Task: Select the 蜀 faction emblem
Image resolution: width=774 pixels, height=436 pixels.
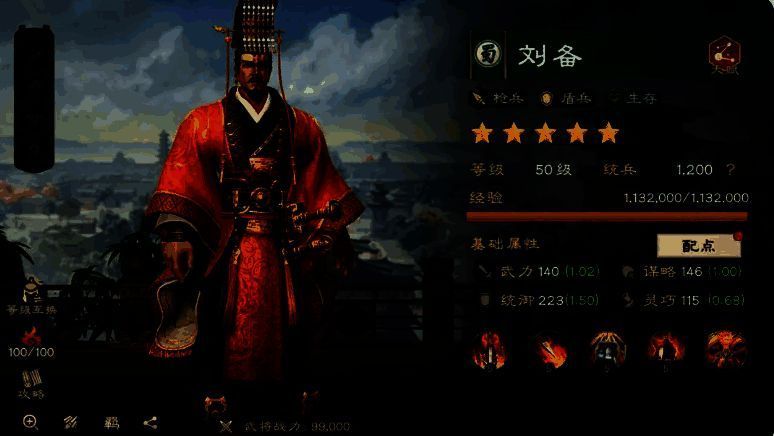Action: click(x=488, y=55)
